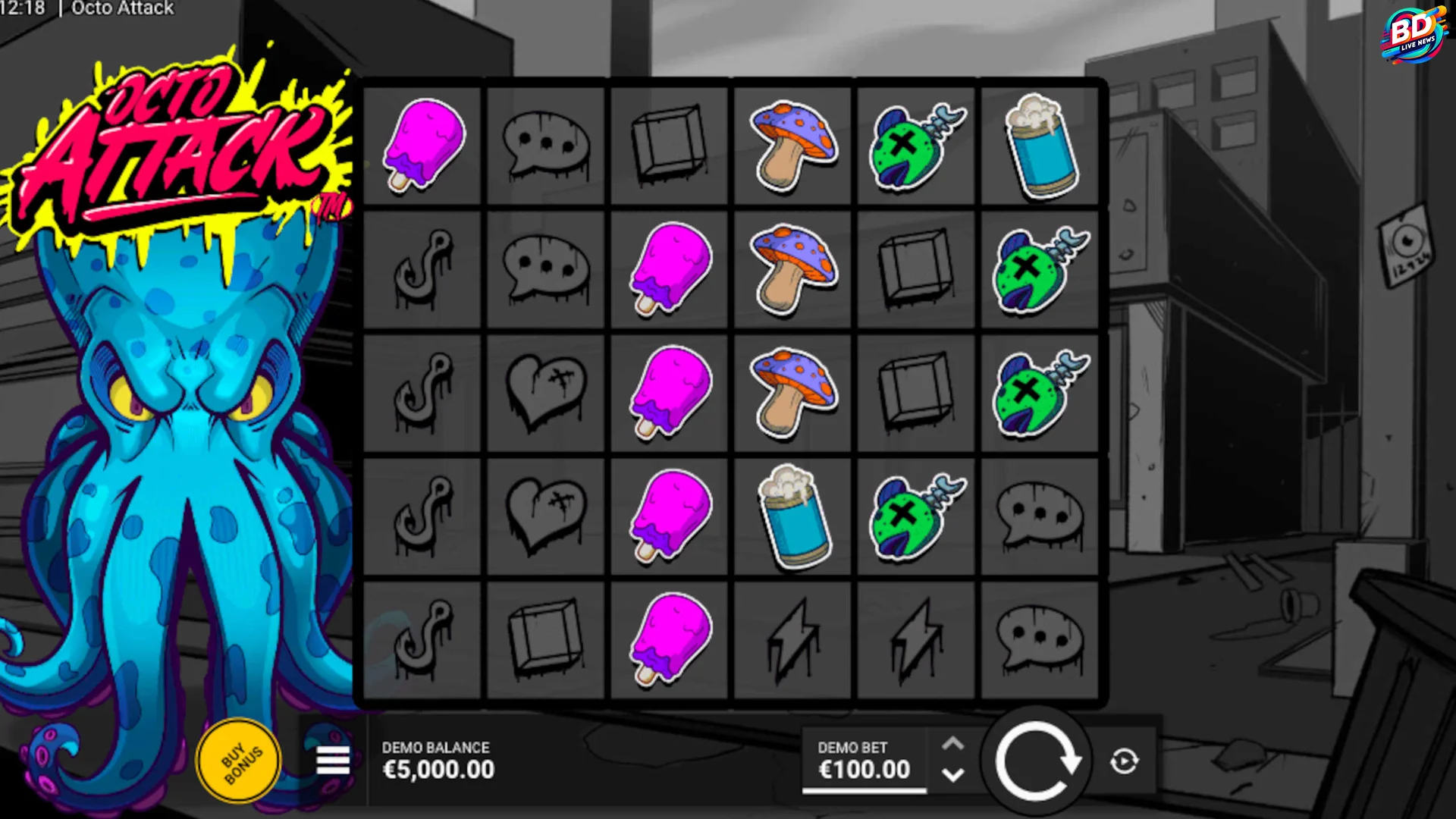This screenshot has height=819, width=1456.
Task: Click the graffiti heart symbol
Action: (x=545, y=391)
